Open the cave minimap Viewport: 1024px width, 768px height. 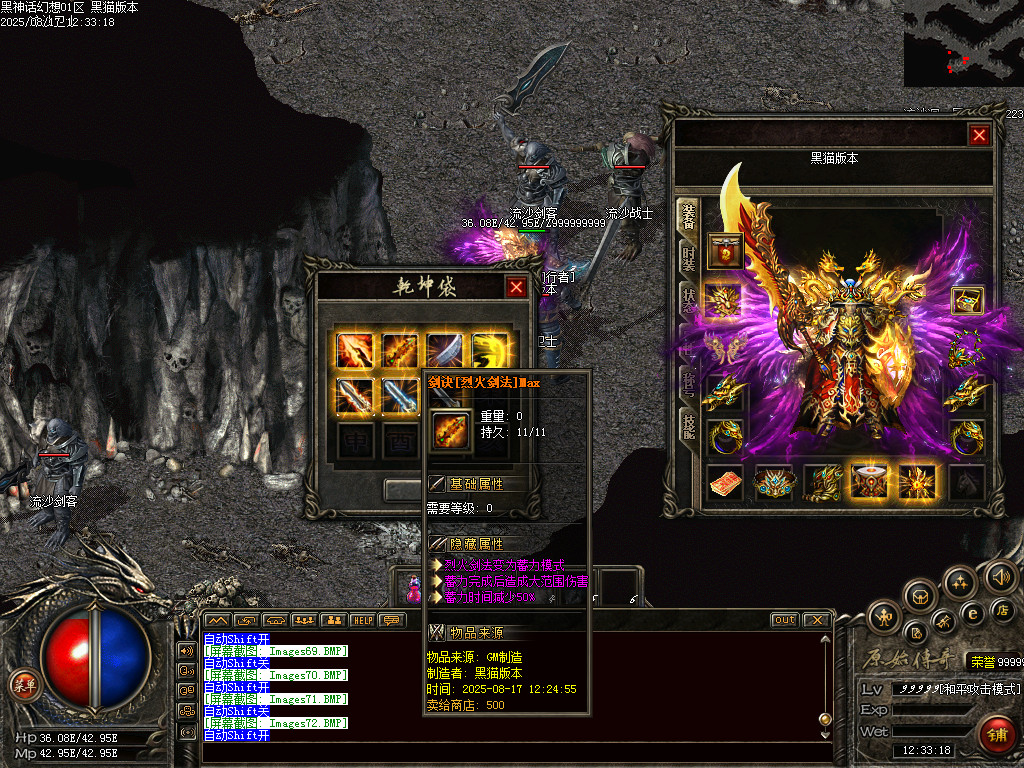tap(963, 43)
